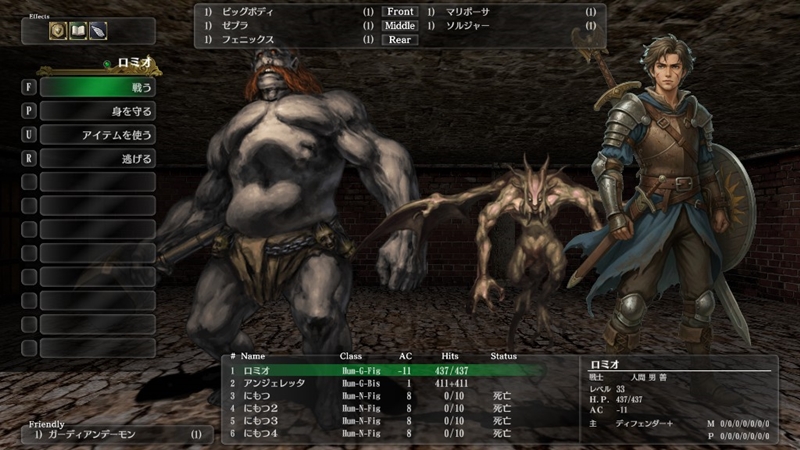
Task: Target the マリポーサ enemy entry
Action: point(468,12)
